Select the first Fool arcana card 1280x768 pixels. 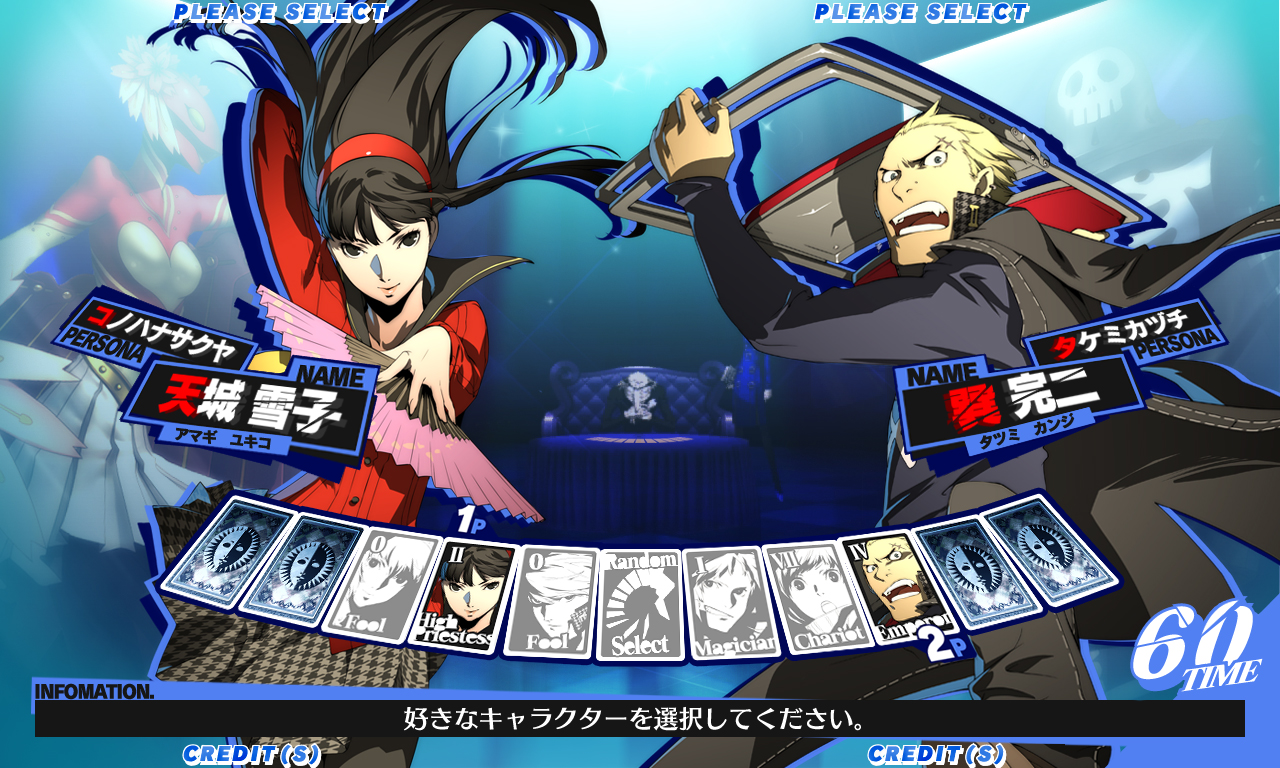tap(385, 585)
